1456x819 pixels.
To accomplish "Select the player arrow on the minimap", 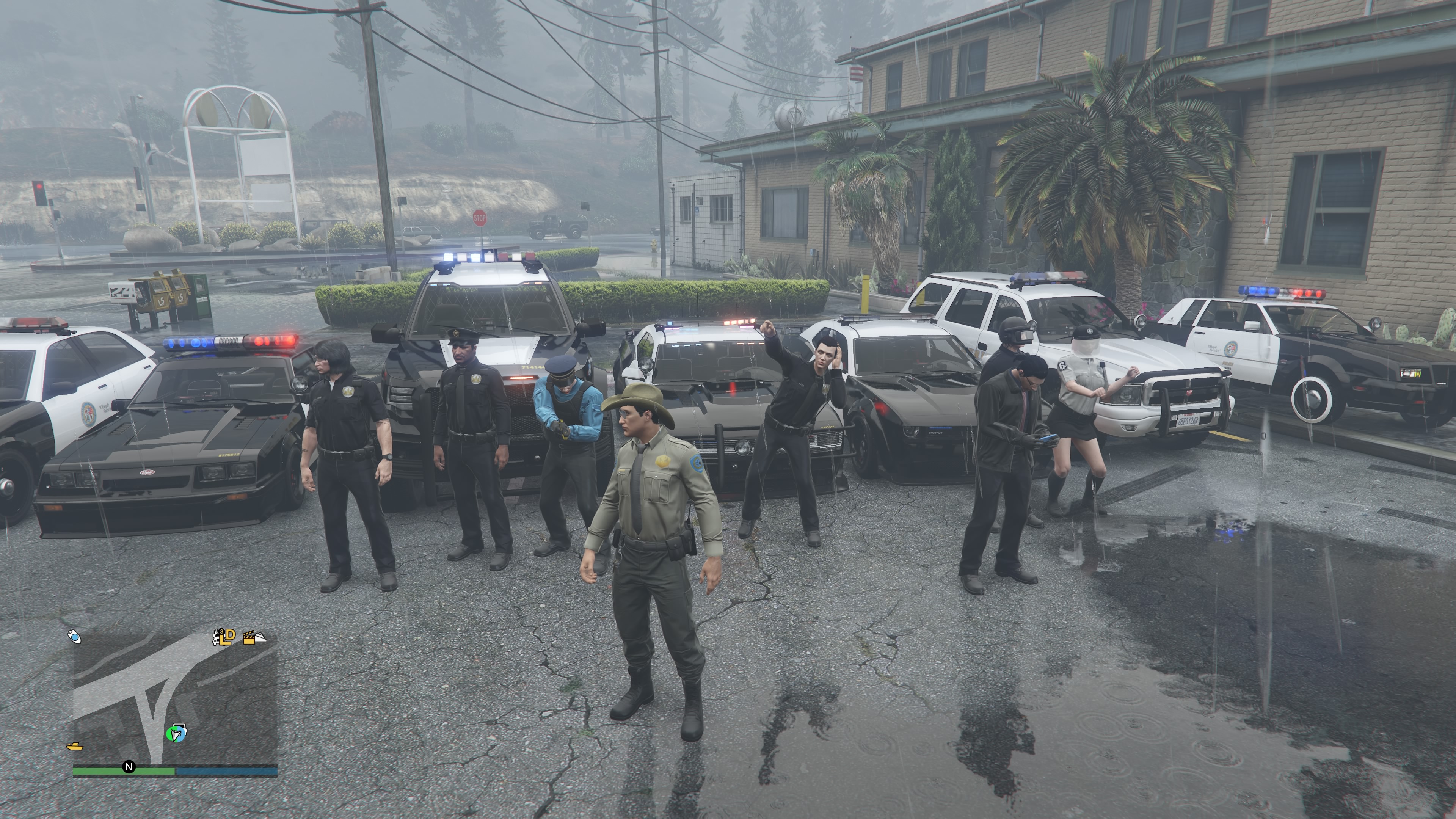I will (x=176, y=734).
